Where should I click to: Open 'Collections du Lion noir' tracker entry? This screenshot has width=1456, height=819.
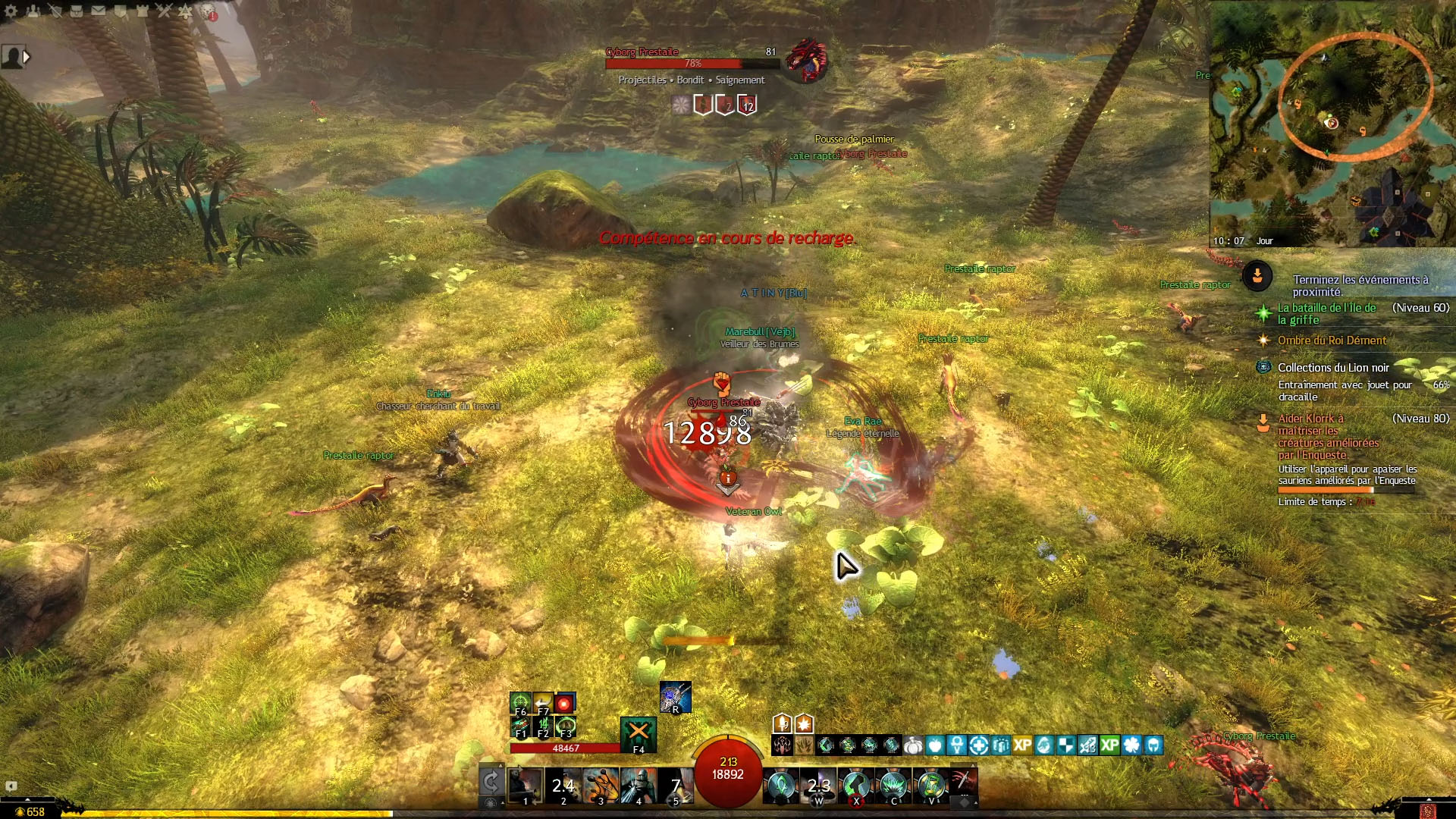[x=1333, y=368]
